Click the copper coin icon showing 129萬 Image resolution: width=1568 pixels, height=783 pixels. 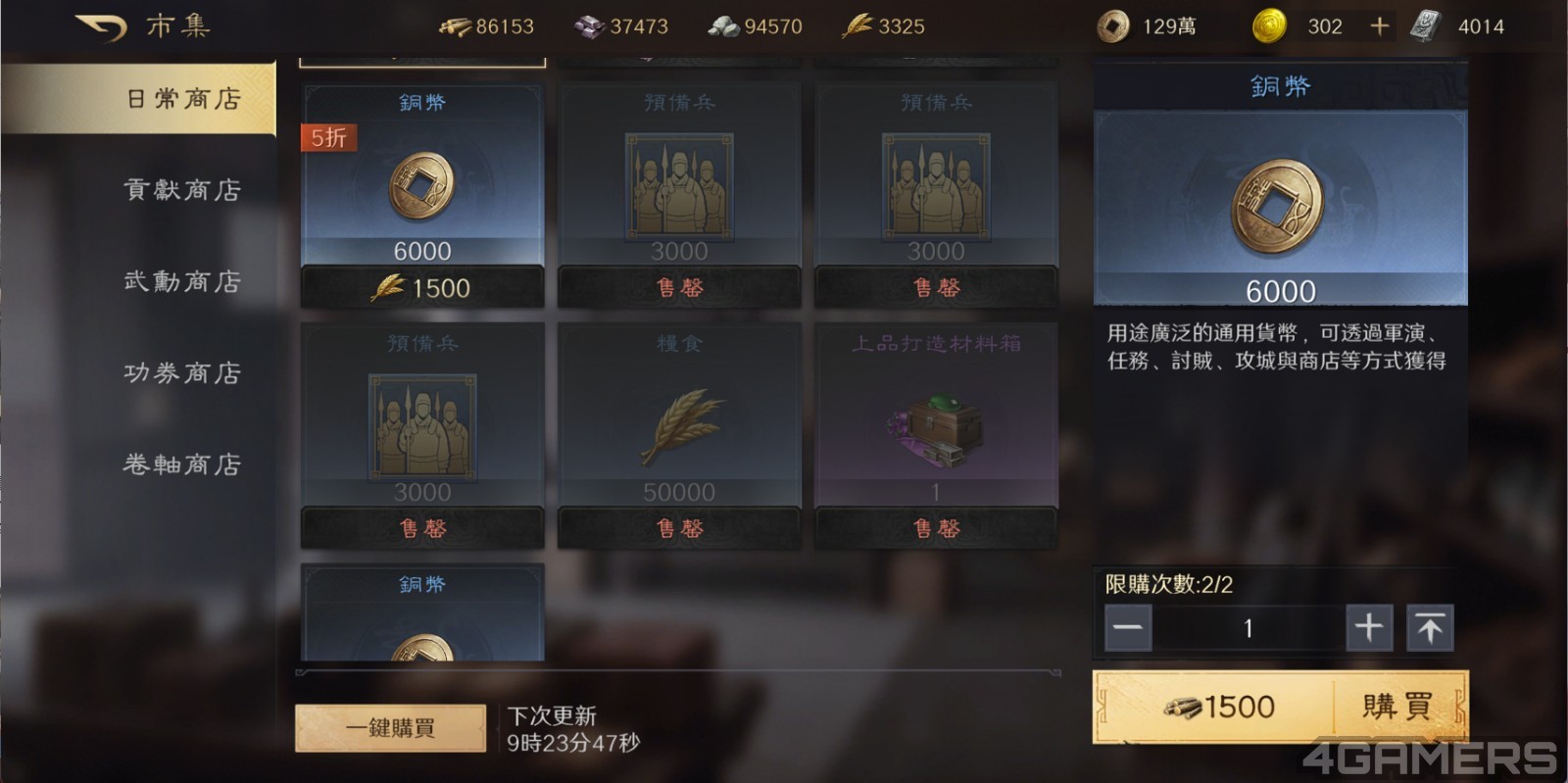[1115, 25]
